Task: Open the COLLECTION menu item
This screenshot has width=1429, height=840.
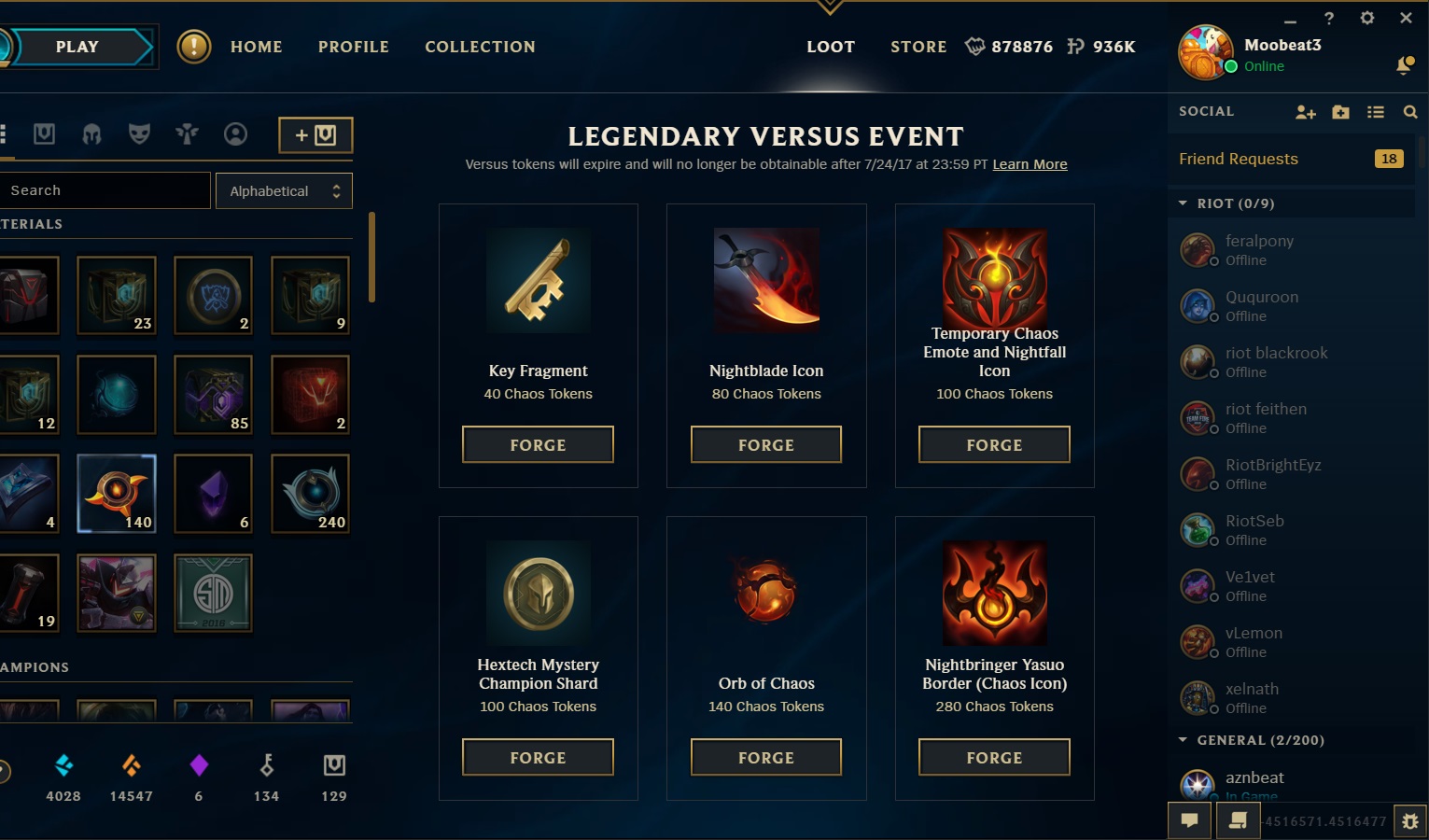Action: (480, 46)
